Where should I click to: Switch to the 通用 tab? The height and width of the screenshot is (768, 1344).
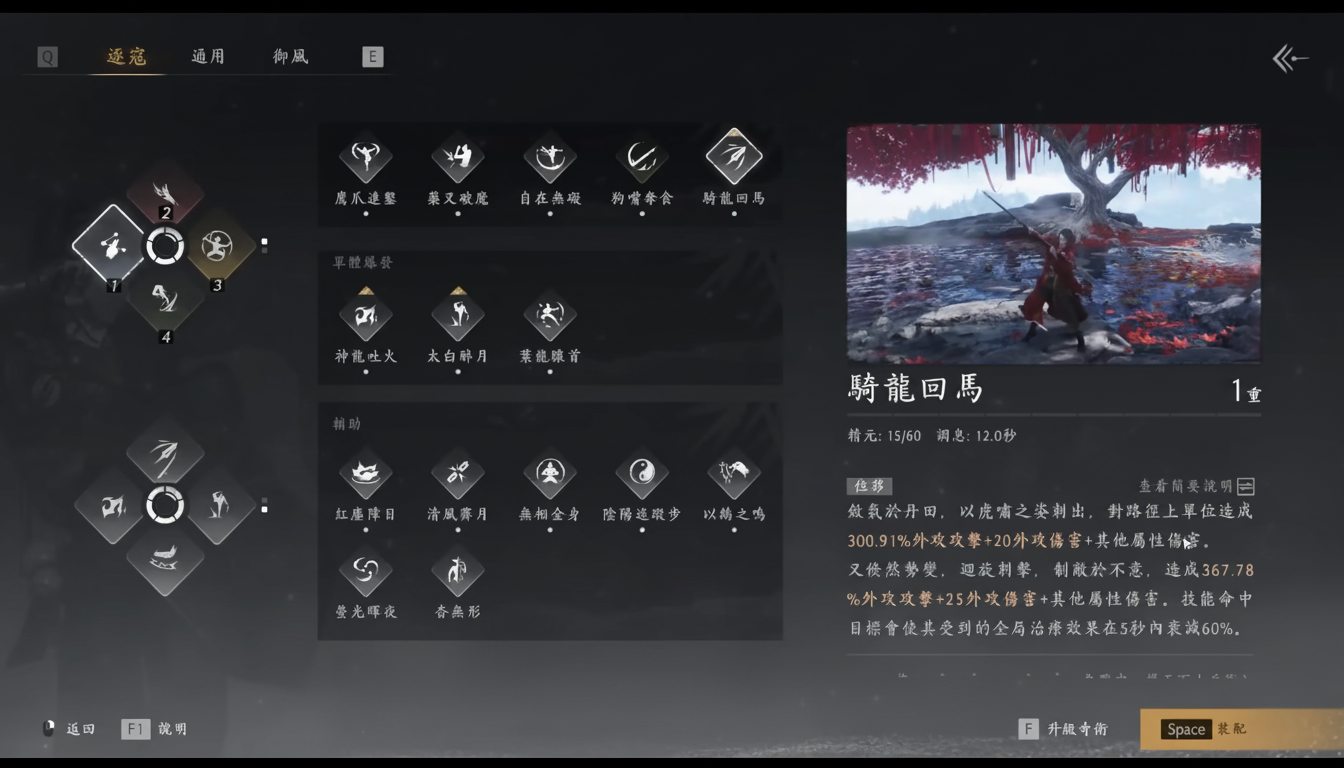207,56
